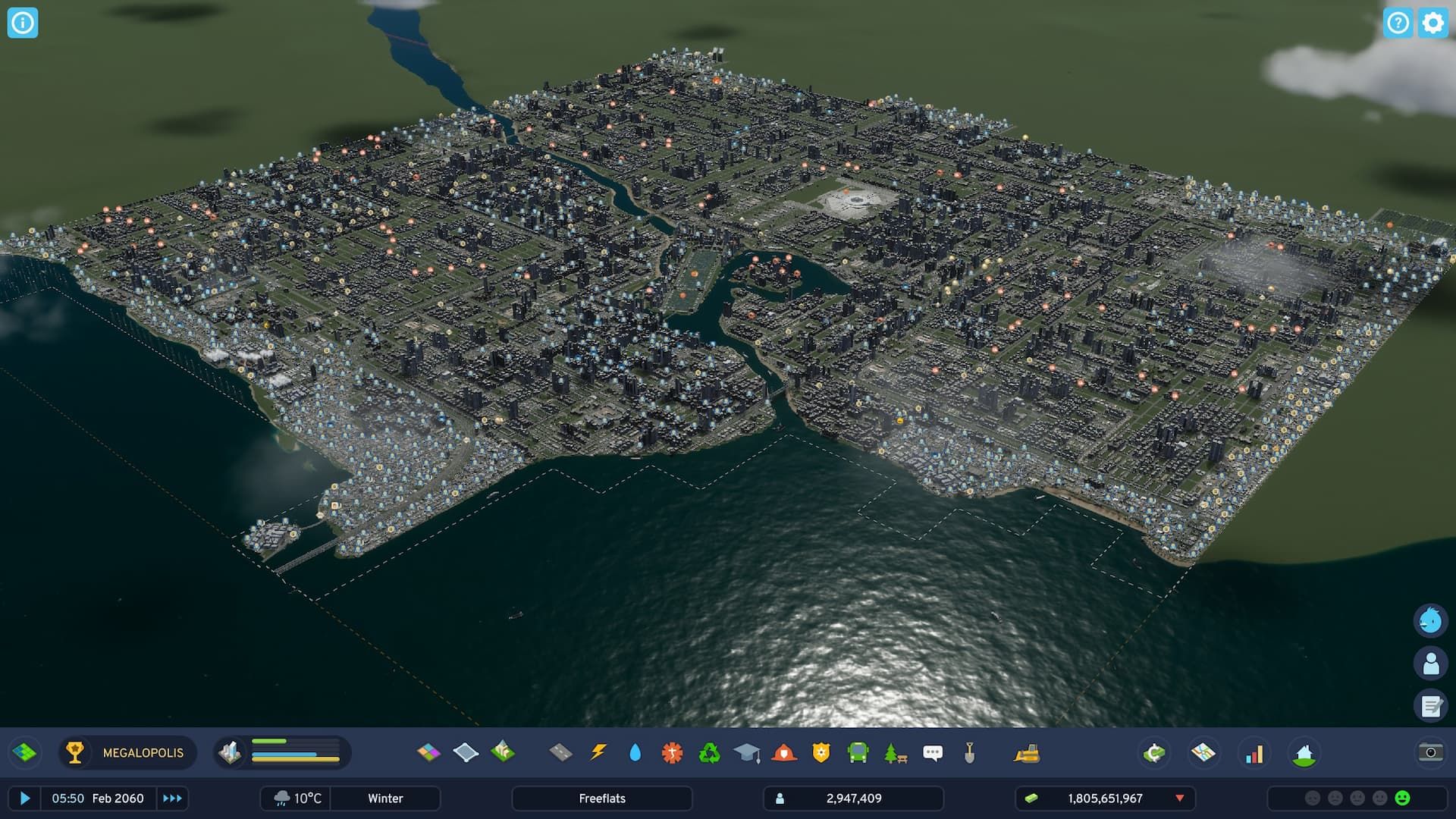Open the Police services menu
The image size is (1456, 819).
tap(821, 753)
